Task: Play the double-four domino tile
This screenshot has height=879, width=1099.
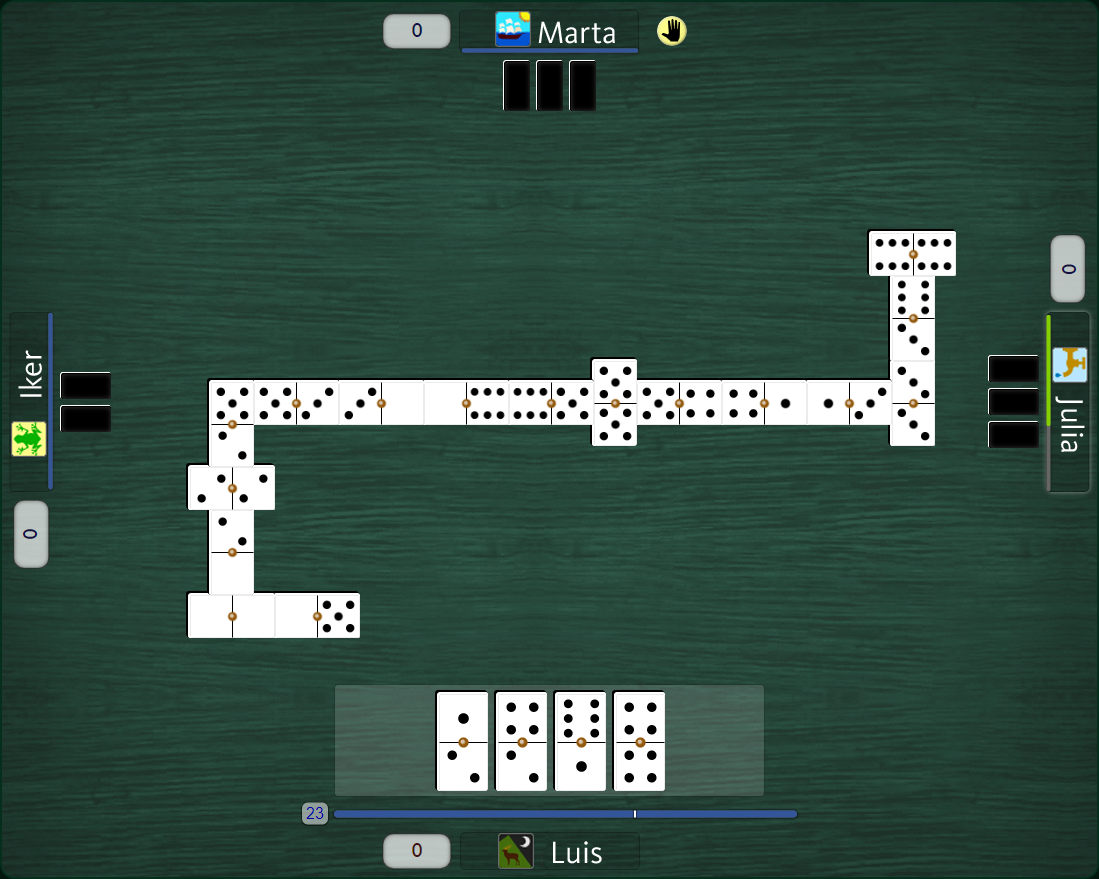Action: coord(639,741)
